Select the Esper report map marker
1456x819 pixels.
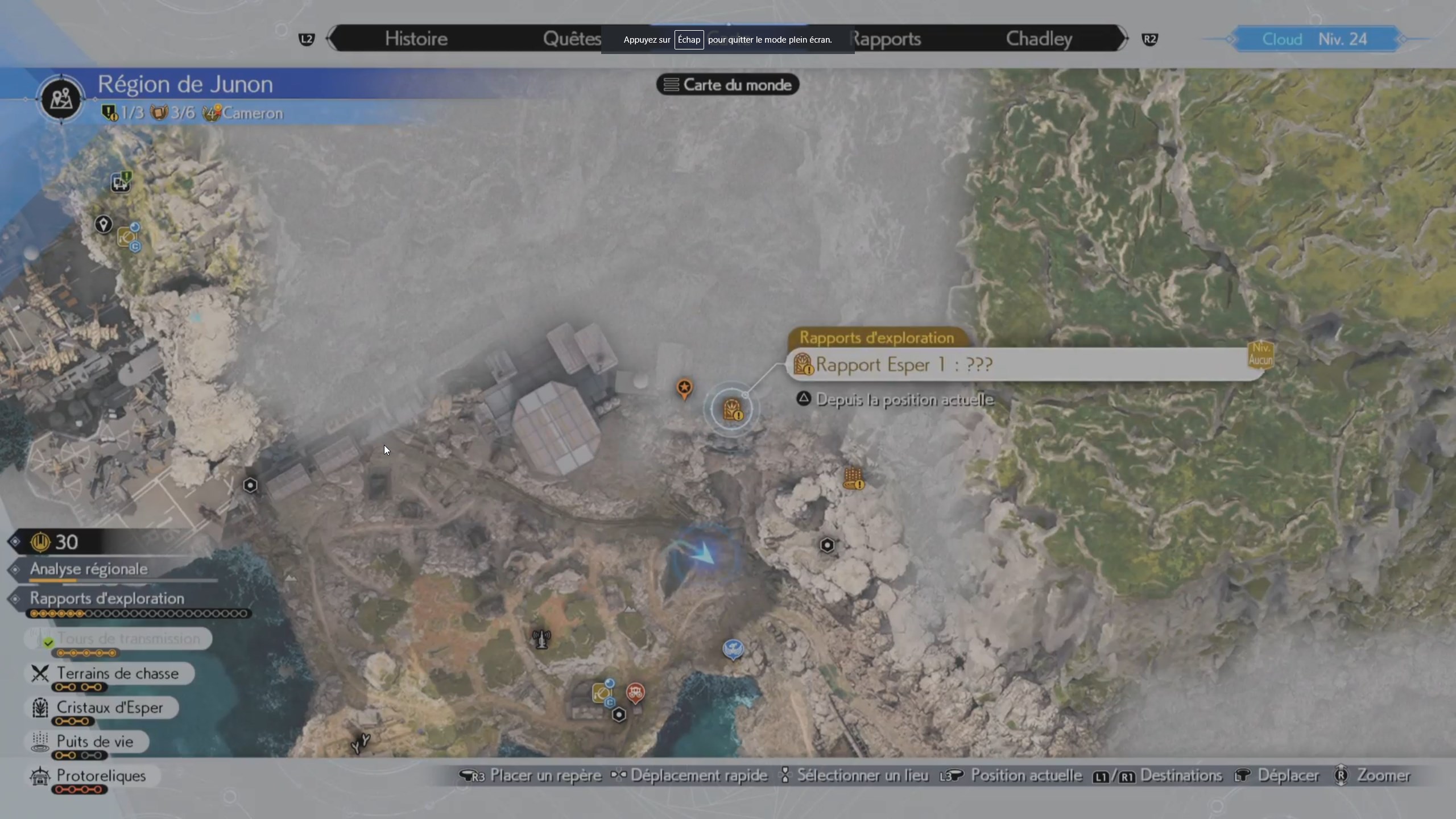[731, 408]
